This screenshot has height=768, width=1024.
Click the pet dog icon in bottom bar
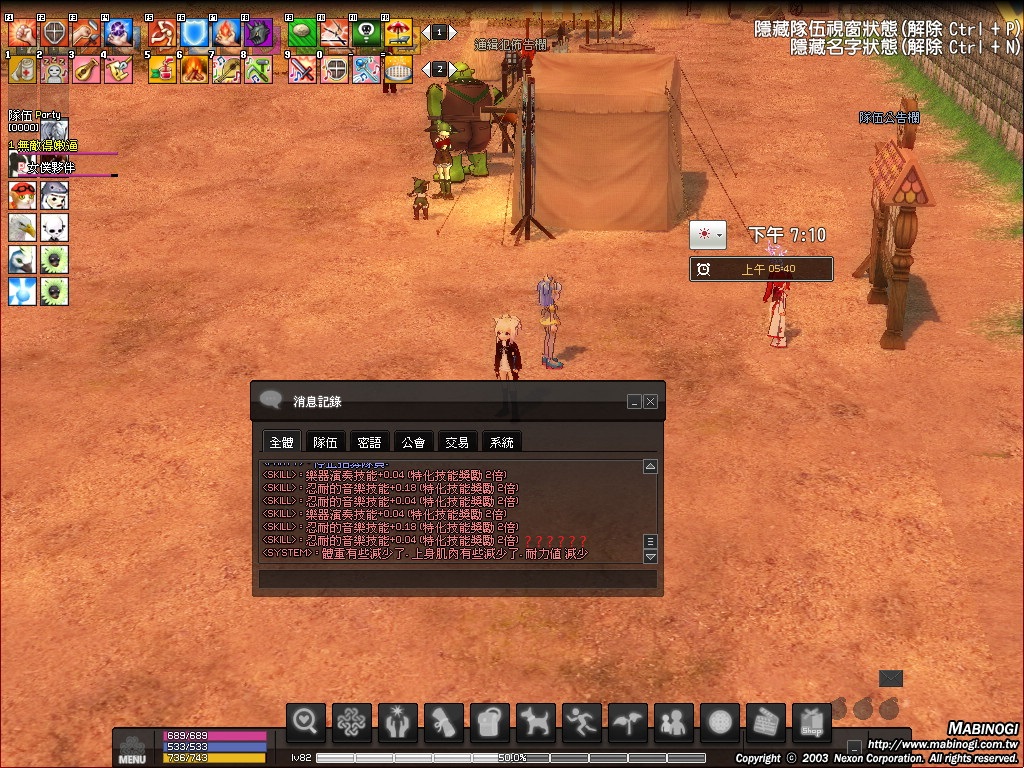point(536,722)
